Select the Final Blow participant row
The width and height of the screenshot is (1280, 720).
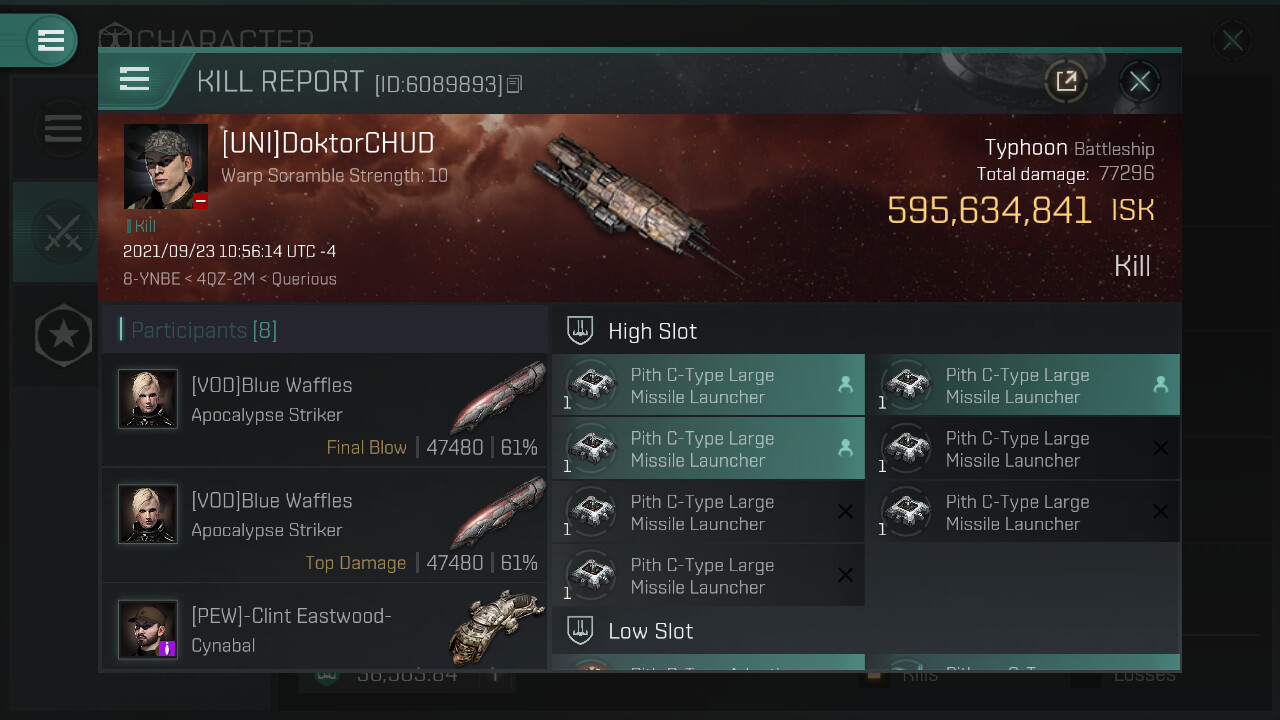tap(324, 410)
